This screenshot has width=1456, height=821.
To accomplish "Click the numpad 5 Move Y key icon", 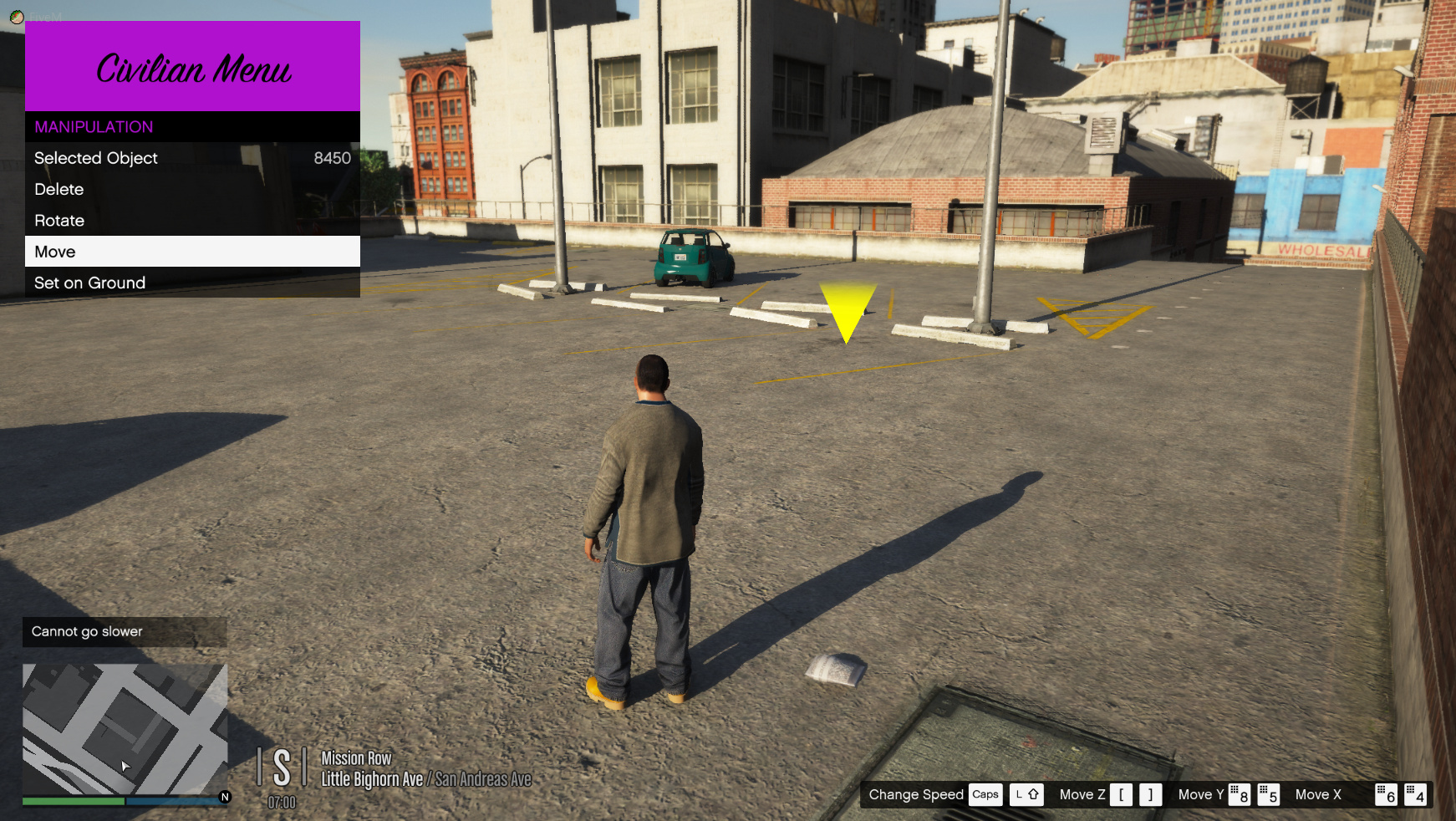I will tap(1270, 795).
